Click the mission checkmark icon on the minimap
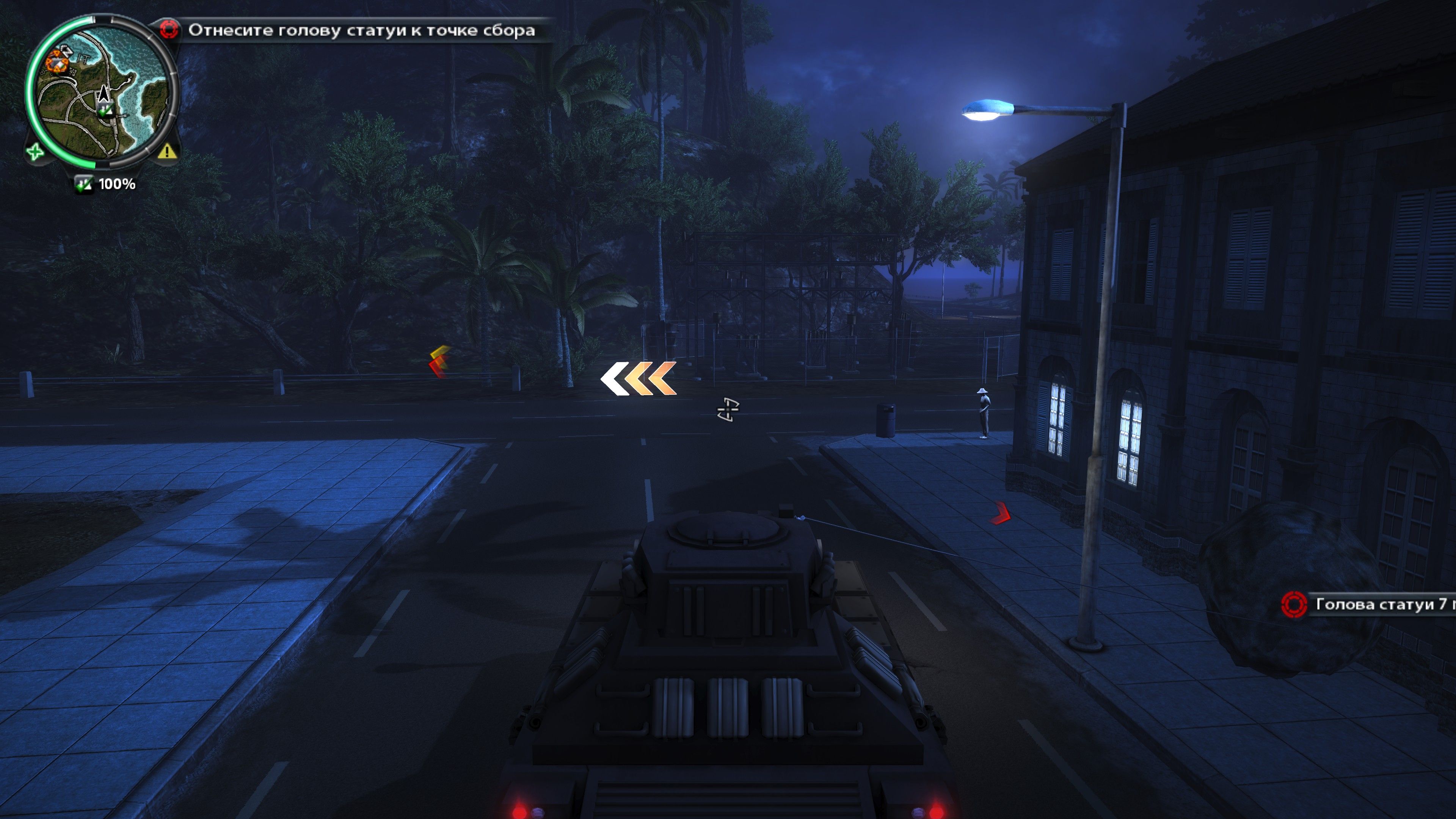This screenshot has width=1456, height=819. click(105, 113)
